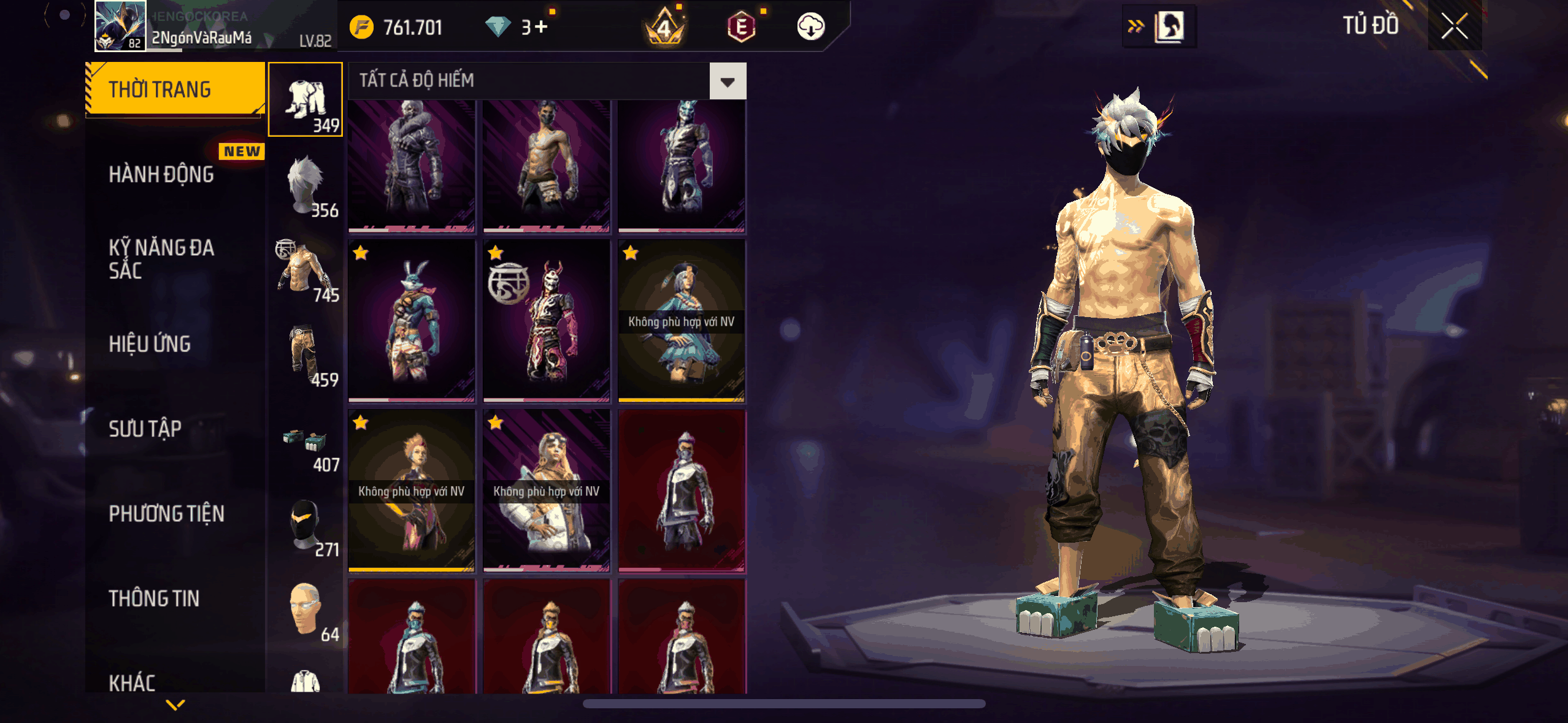
Task: Open the cloud download icon
Action: pos(810,27)
